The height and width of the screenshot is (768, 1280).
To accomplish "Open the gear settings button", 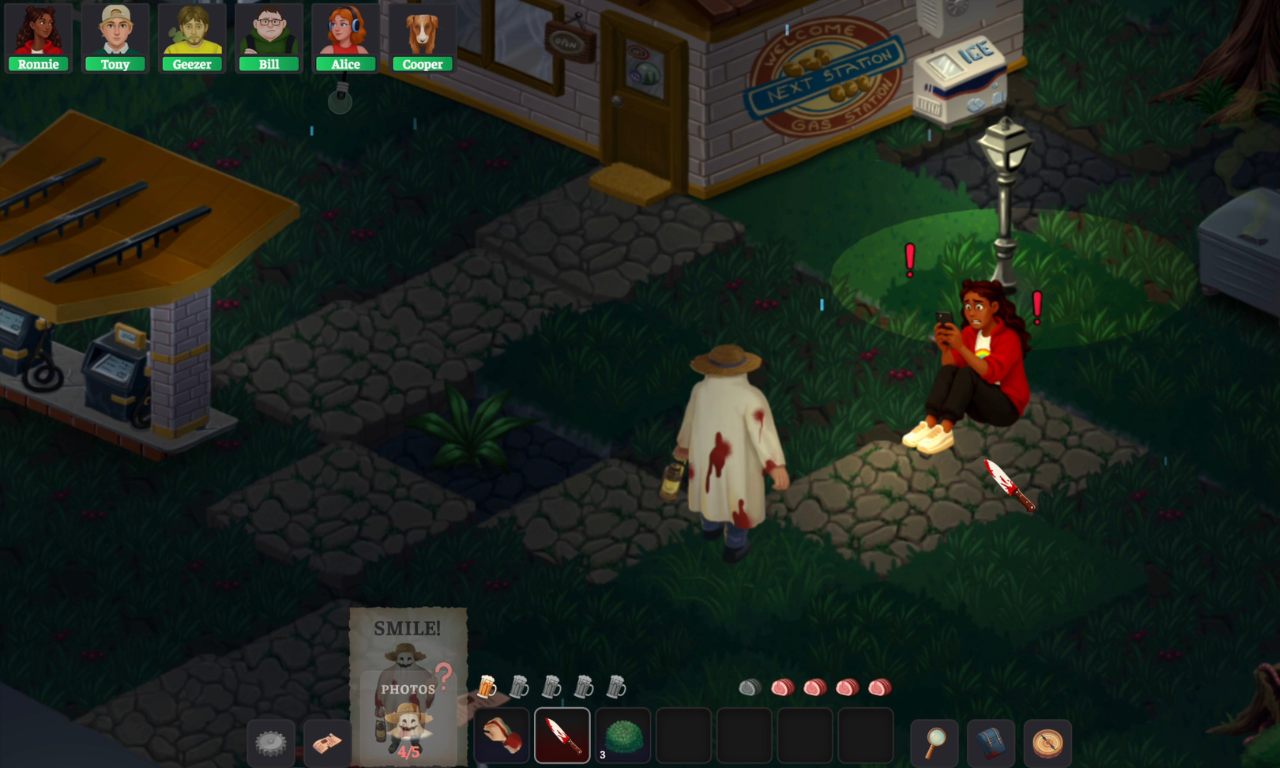I will point(271,743).
